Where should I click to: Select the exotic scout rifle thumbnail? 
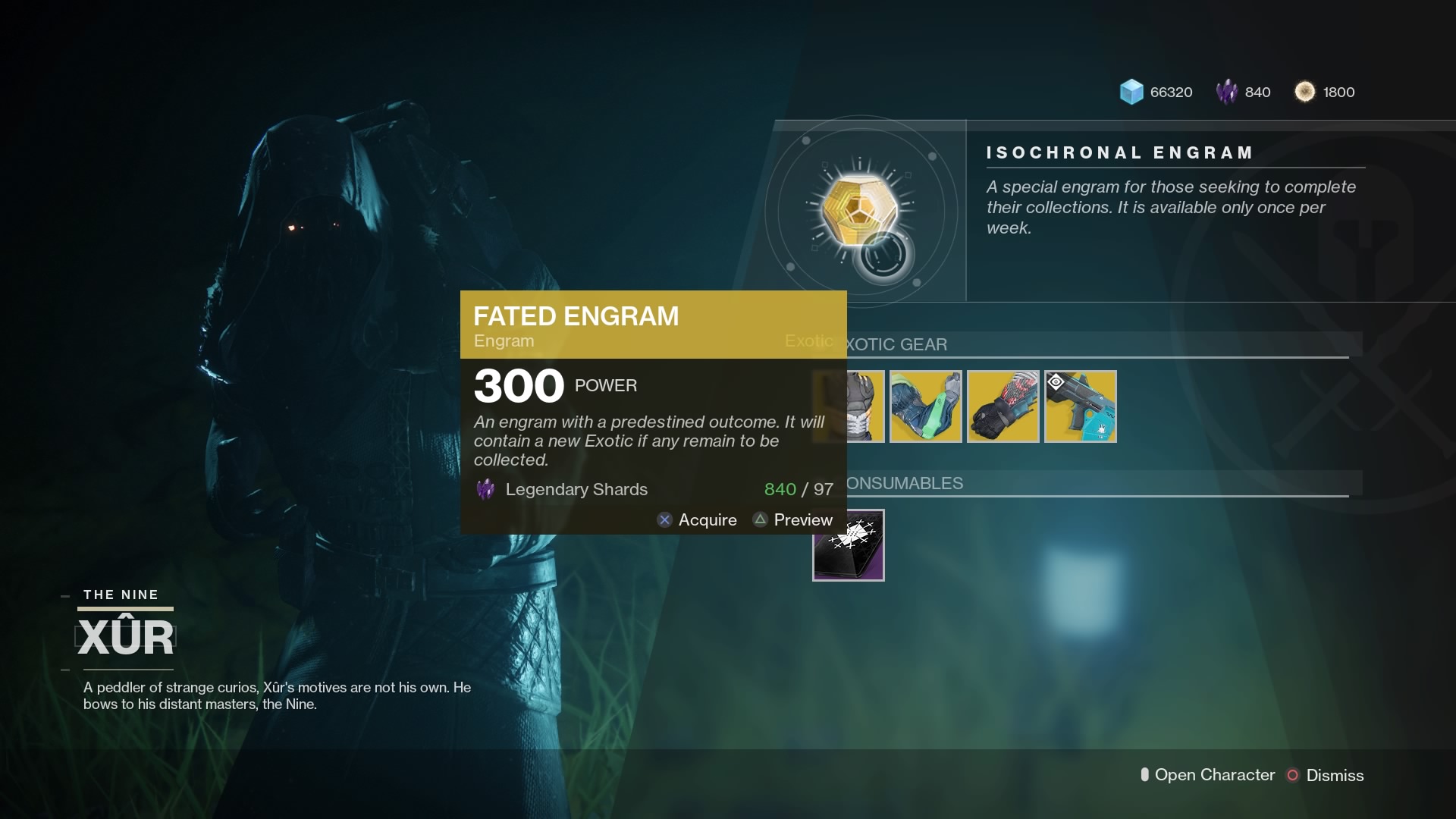coord(1080,406)
